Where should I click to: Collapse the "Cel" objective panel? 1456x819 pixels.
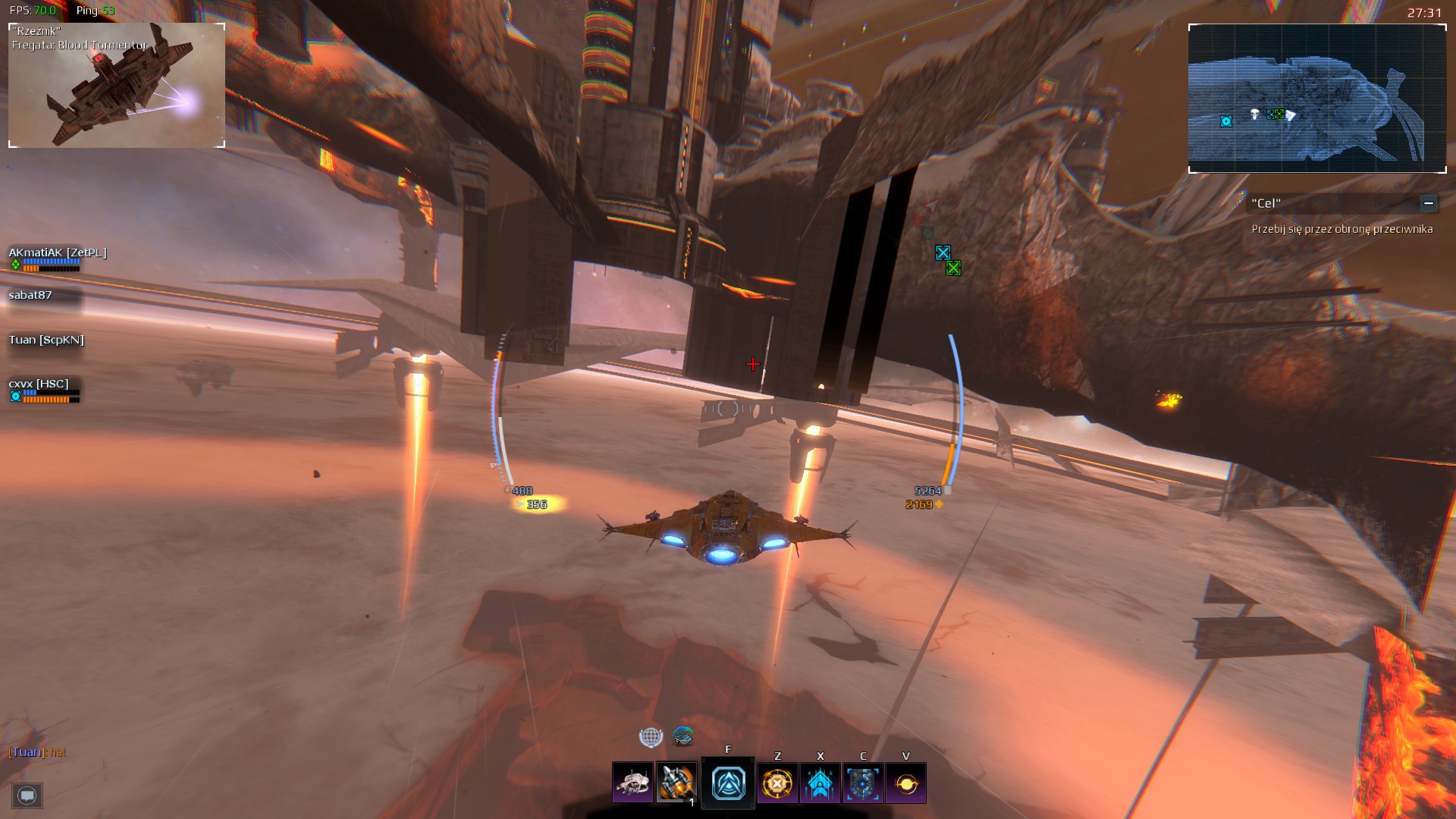coord(1429,203)
